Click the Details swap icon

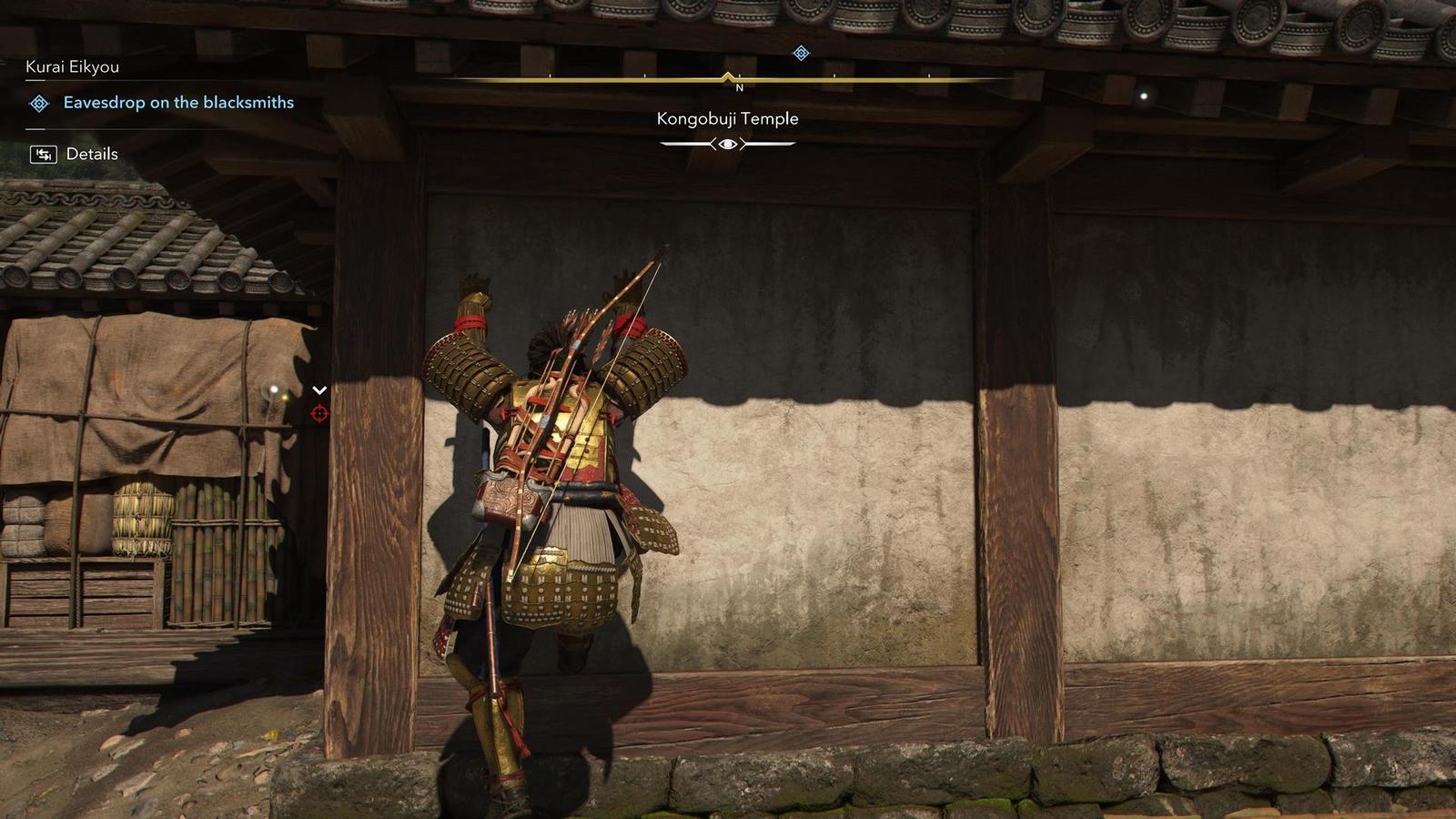[42, 153]
